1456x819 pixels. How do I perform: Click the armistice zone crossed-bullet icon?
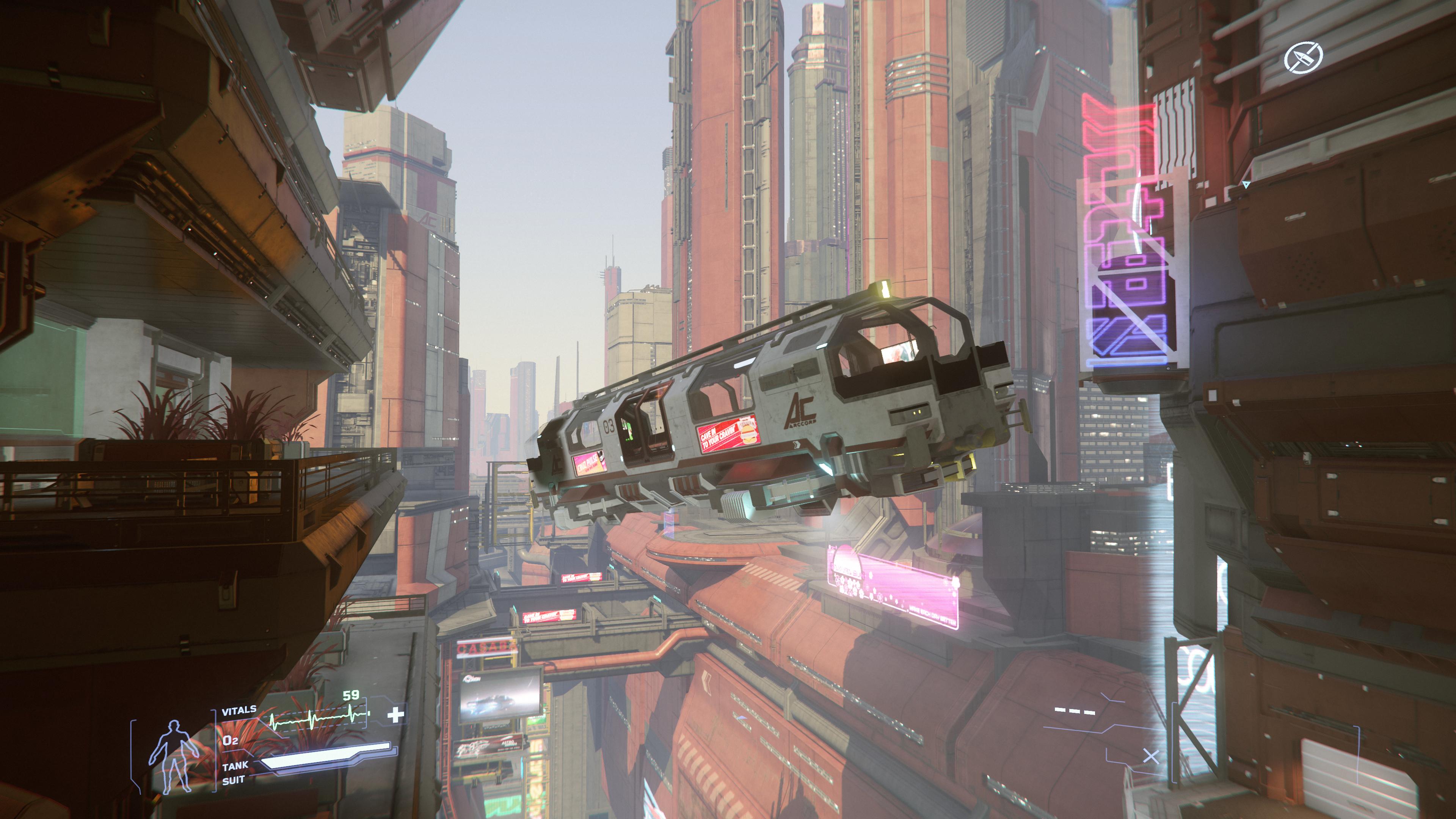[x=1304, y=58]
